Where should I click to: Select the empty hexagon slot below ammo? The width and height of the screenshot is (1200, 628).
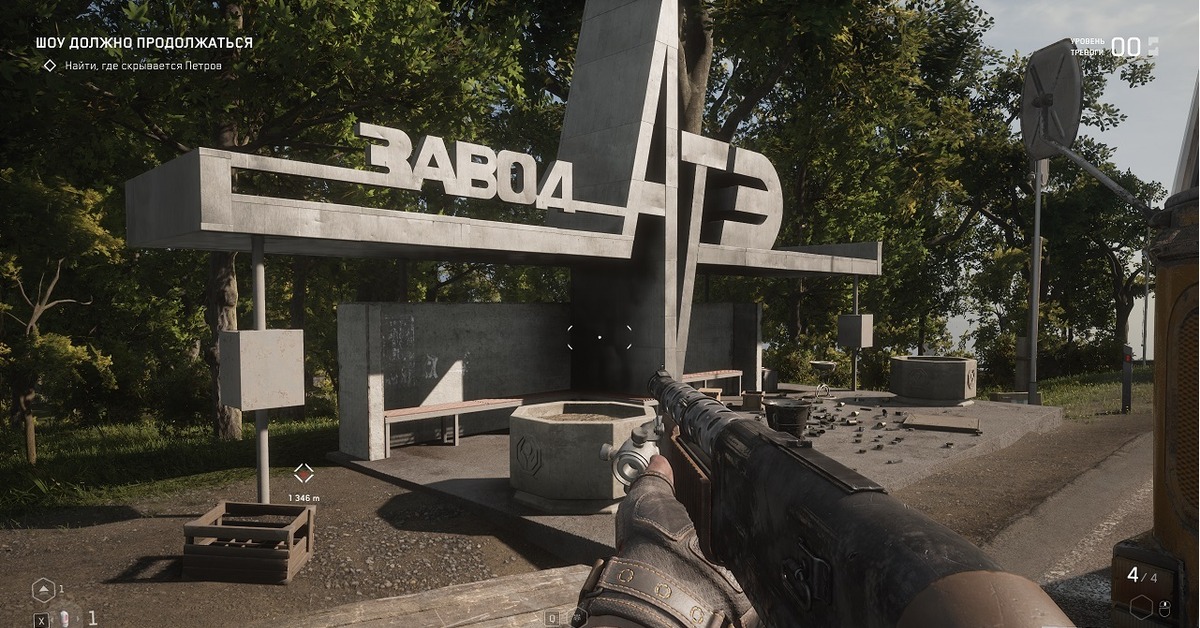[1141, 606]
